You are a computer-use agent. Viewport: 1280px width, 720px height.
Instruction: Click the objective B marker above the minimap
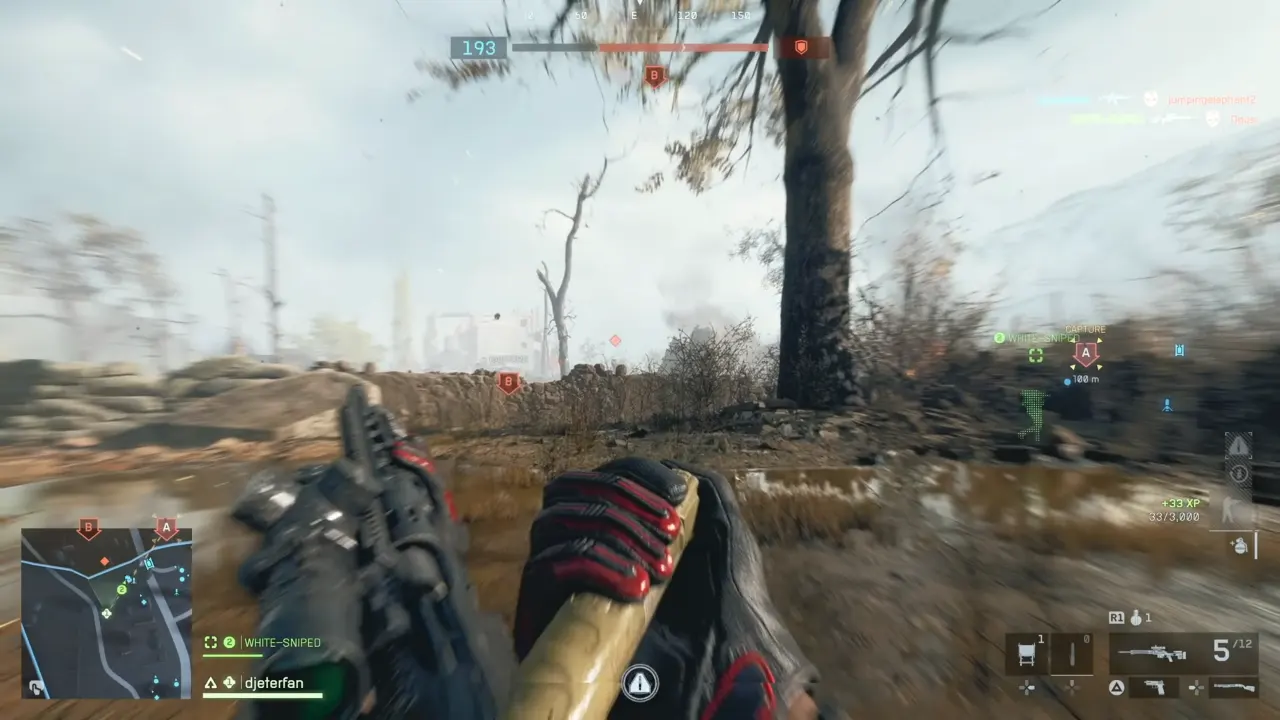click(89, 528)
